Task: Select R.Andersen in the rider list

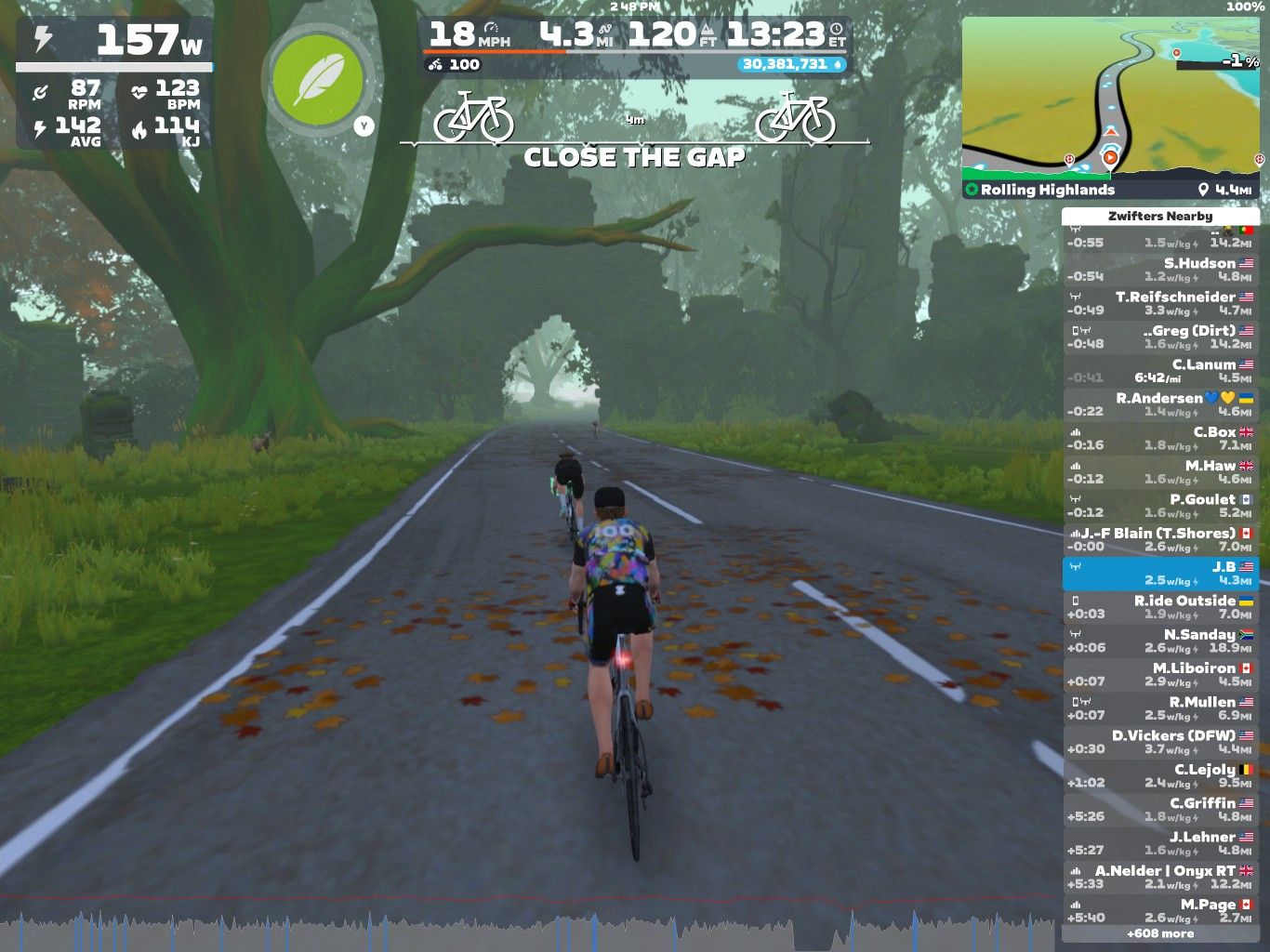Action: [x=1160, y=404]
